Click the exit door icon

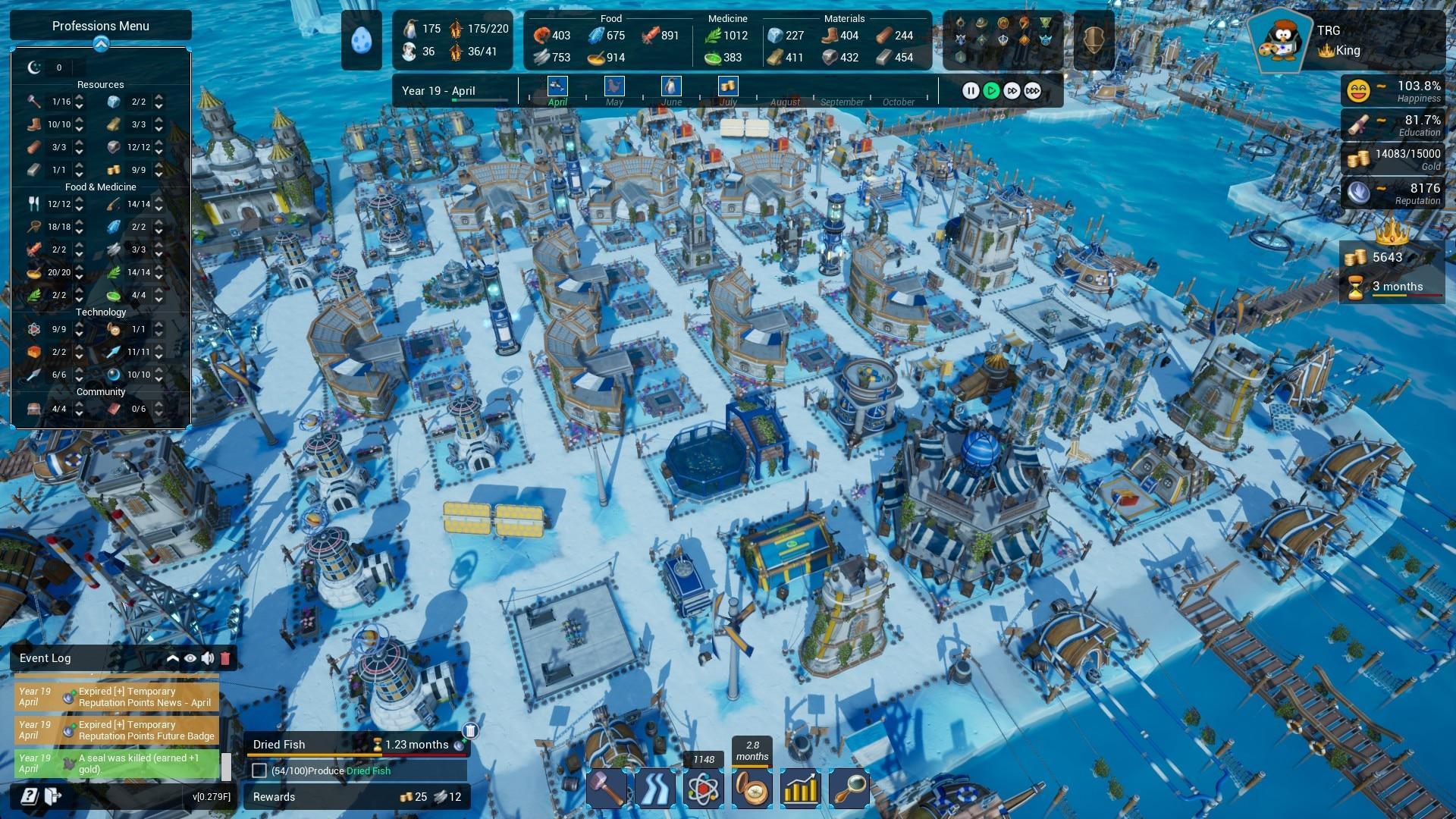[53, 796]
